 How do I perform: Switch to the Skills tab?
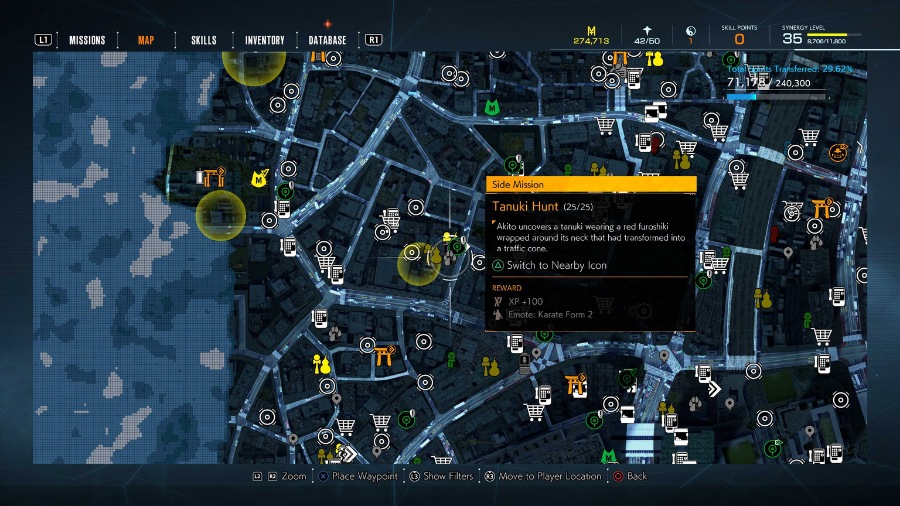click(203, 40)
